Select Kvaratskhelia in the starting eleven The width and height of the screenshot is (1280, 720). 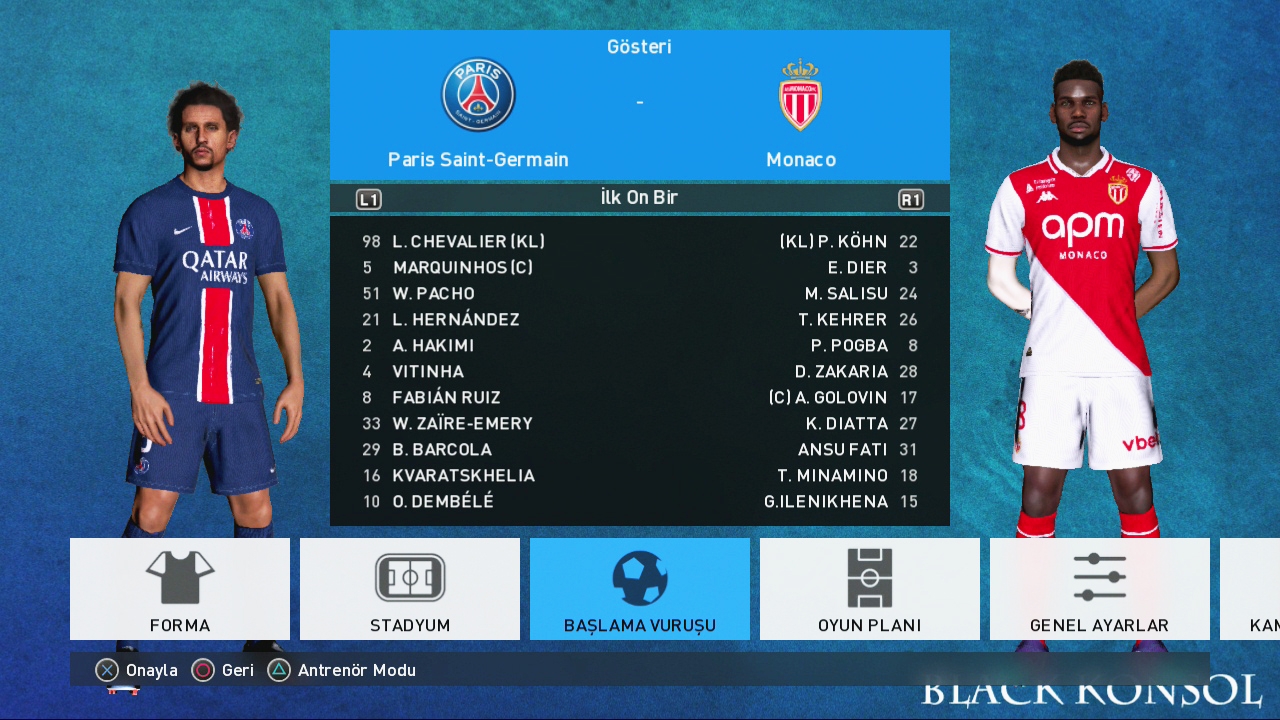463,475
